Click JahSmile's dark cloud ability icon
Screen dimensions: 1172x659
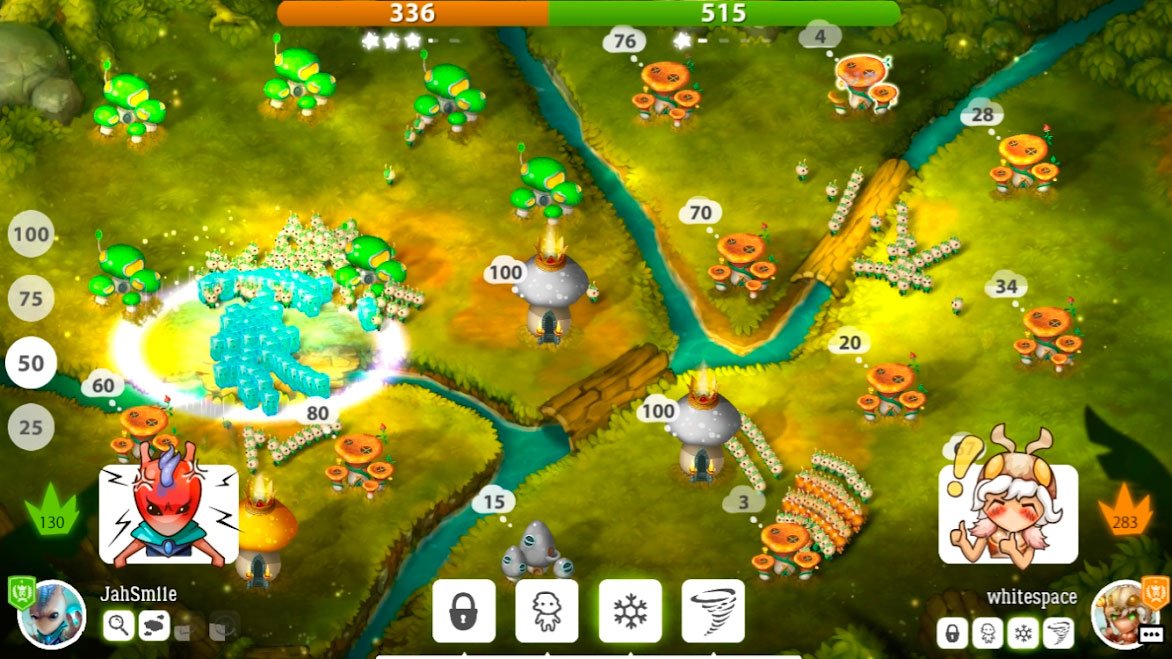pyautogui.click(x=153, y=626)
